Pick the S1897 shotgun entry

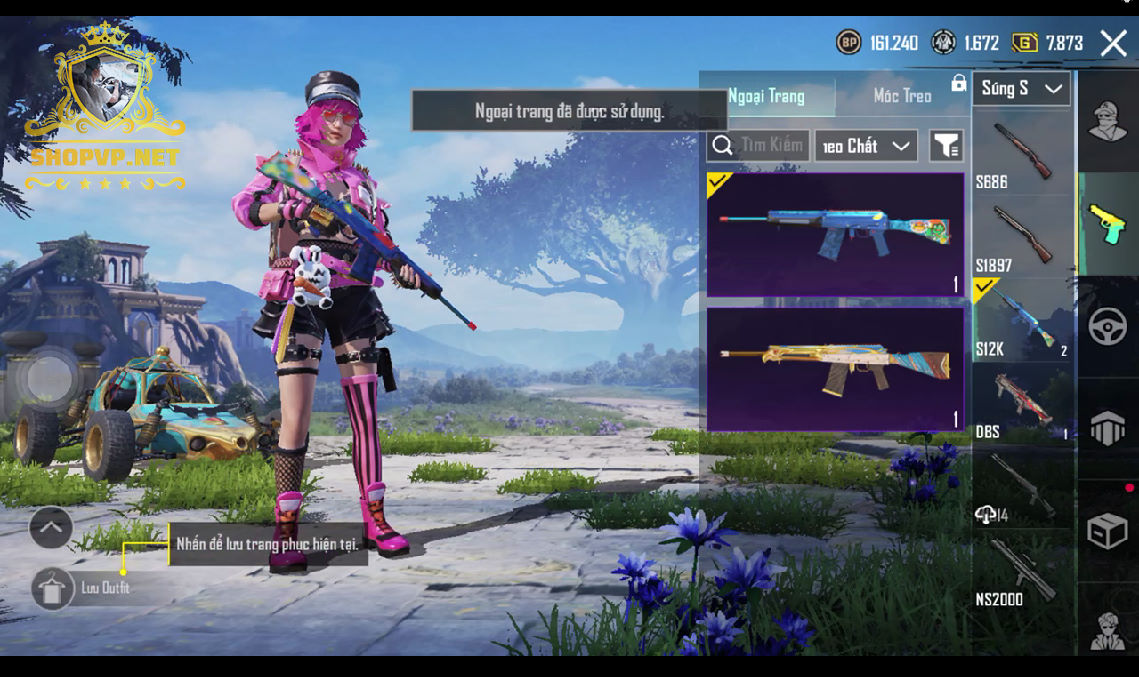point(1022,236)
